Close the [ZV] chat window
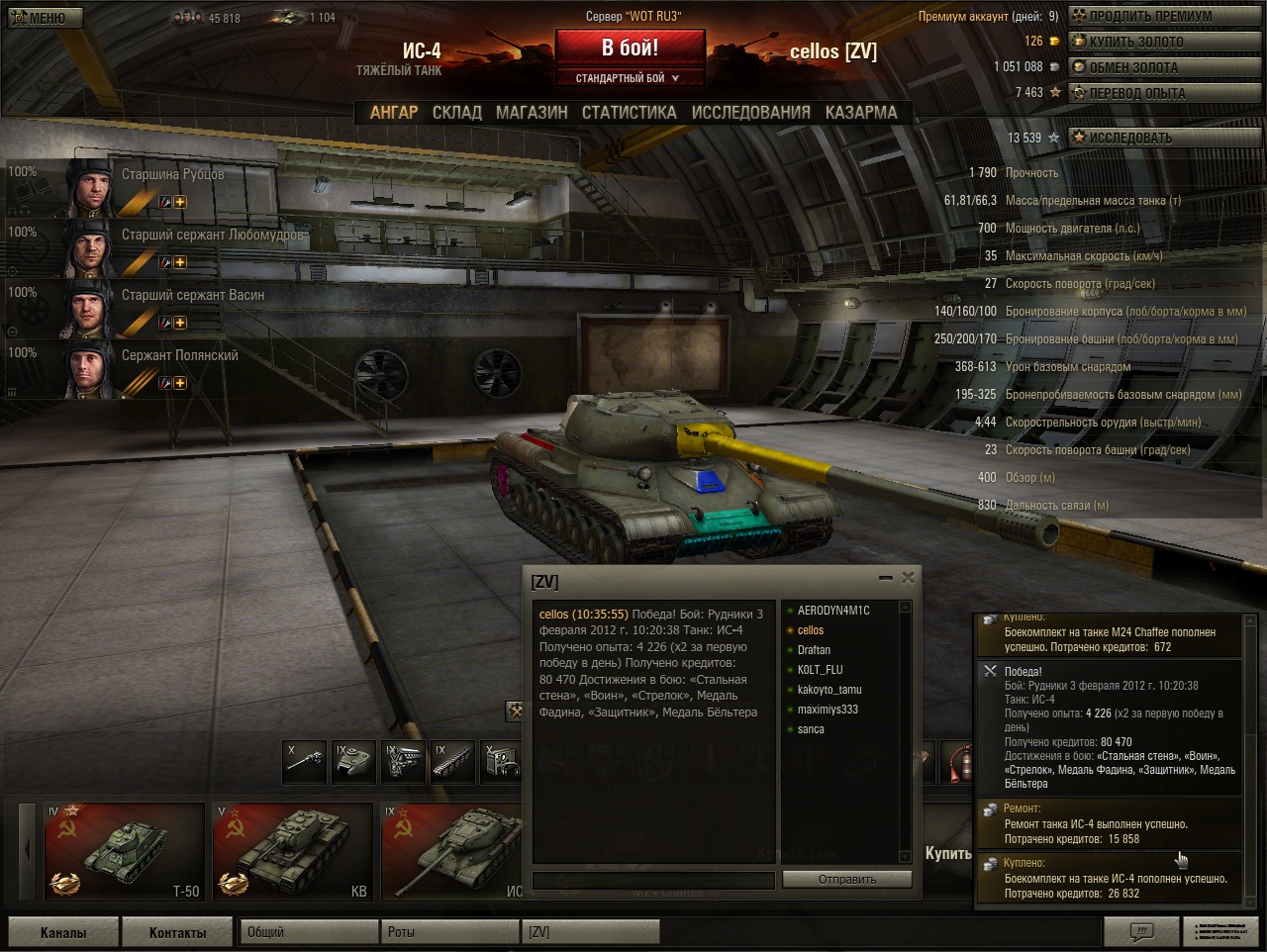This screenshot has width=1267, height=952. tap(908, 577)
